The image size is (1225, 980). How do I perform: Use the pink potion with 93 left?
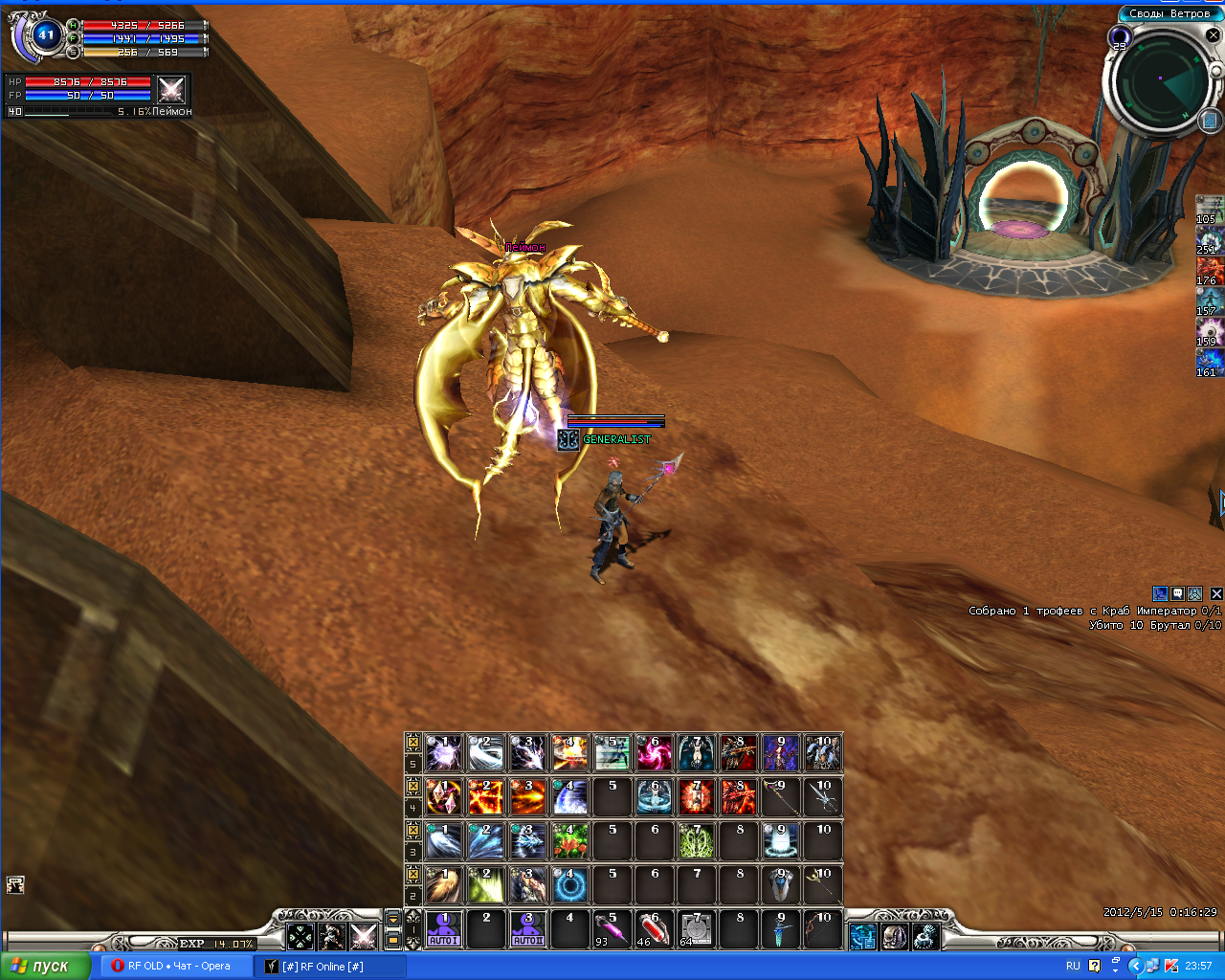(x=612, y=928)
